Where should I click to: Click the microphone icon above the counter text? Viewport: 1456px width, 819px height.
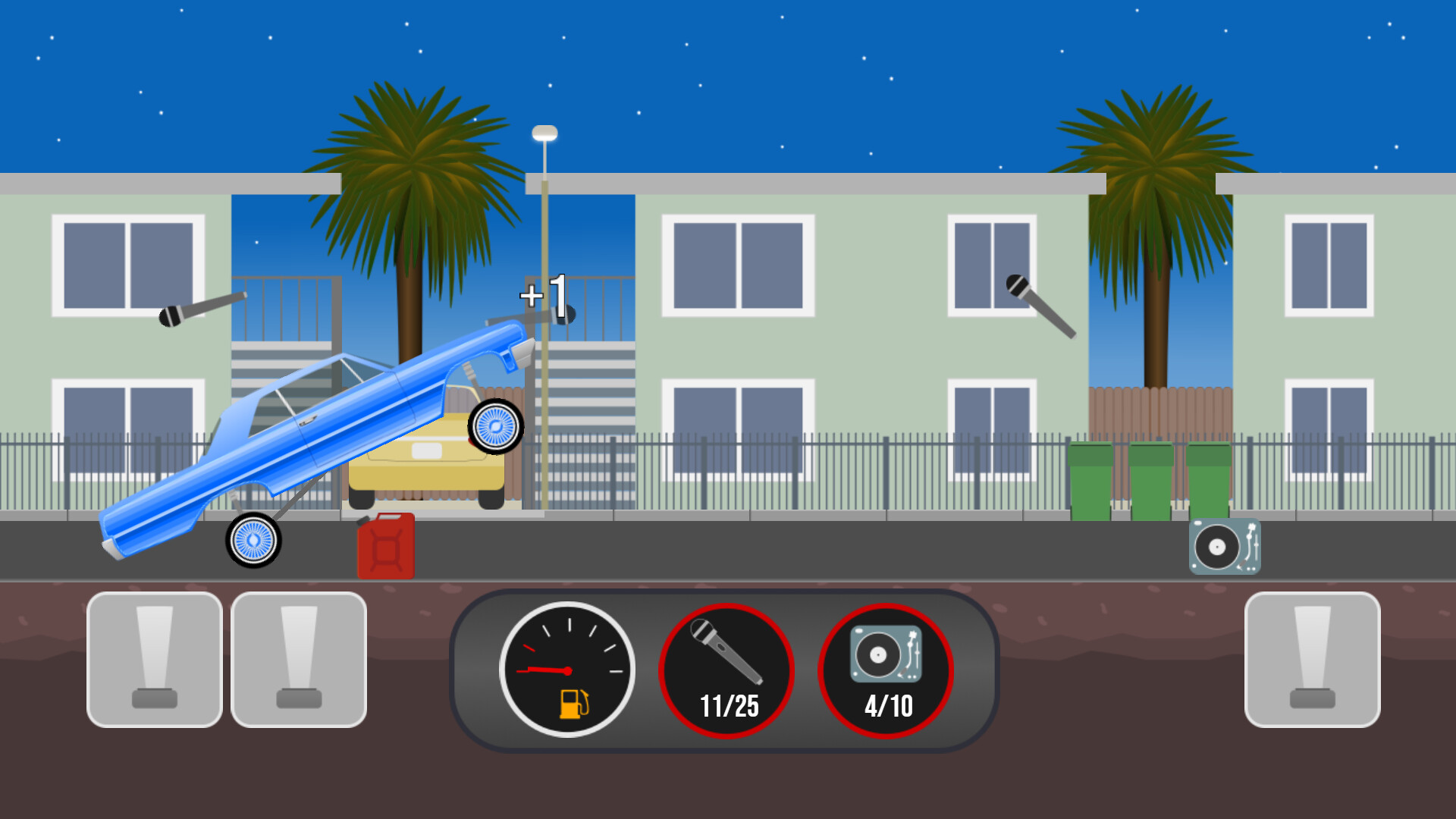(725, 652)
